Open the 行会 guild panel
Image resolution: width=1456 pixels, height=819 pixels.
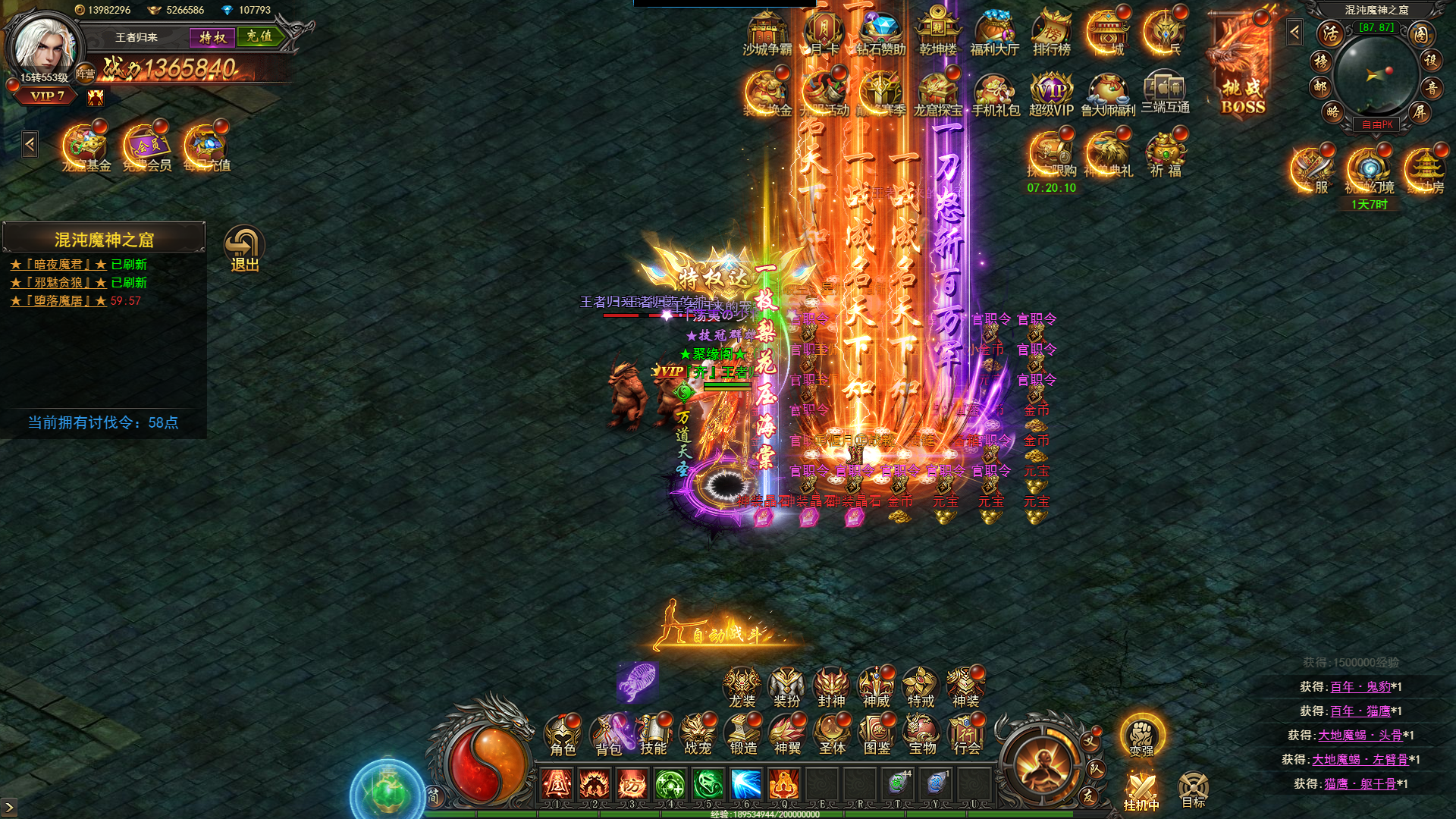tap(967, 736)
